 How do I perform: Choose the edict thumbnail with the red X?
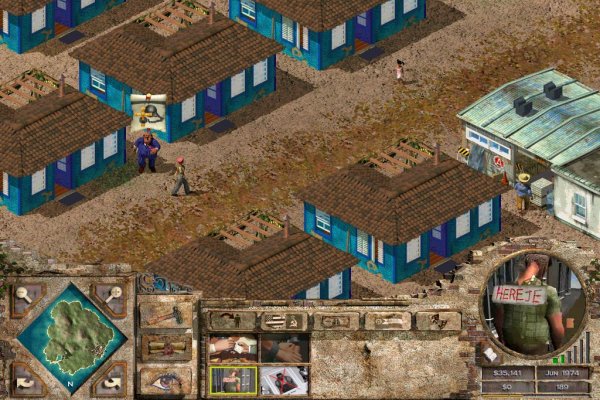coord(285,380)
